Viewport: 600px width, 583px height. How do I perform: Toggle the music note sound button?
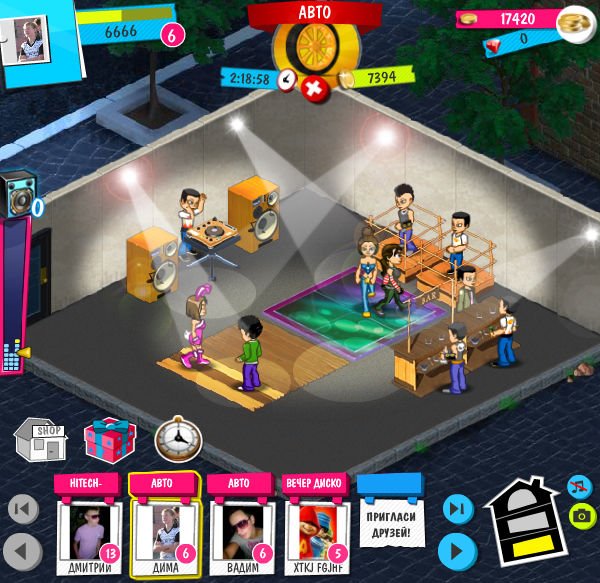(x=578, y=487)
